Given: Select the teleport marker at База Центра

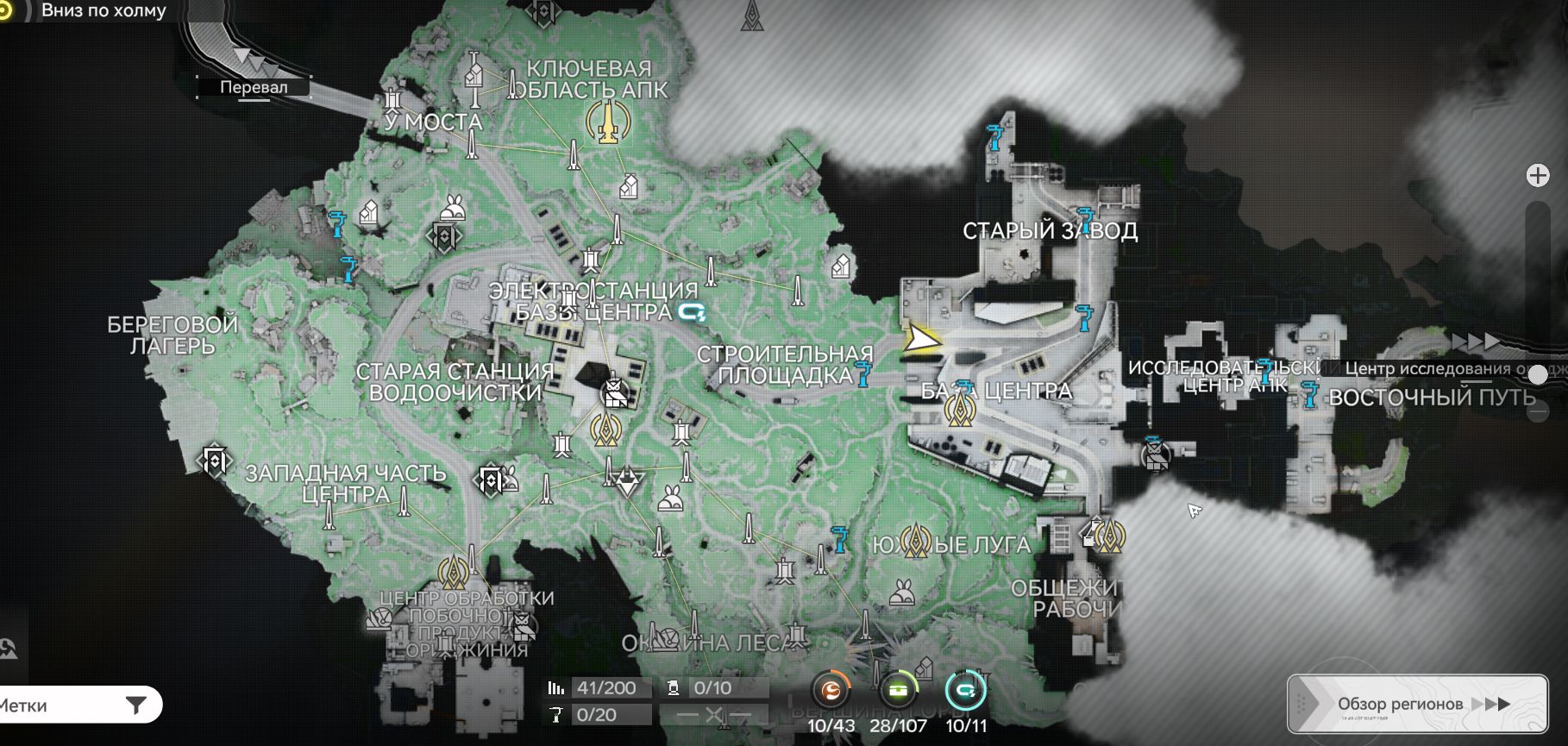Looking at the screenshot, I should tap(957, 410).
